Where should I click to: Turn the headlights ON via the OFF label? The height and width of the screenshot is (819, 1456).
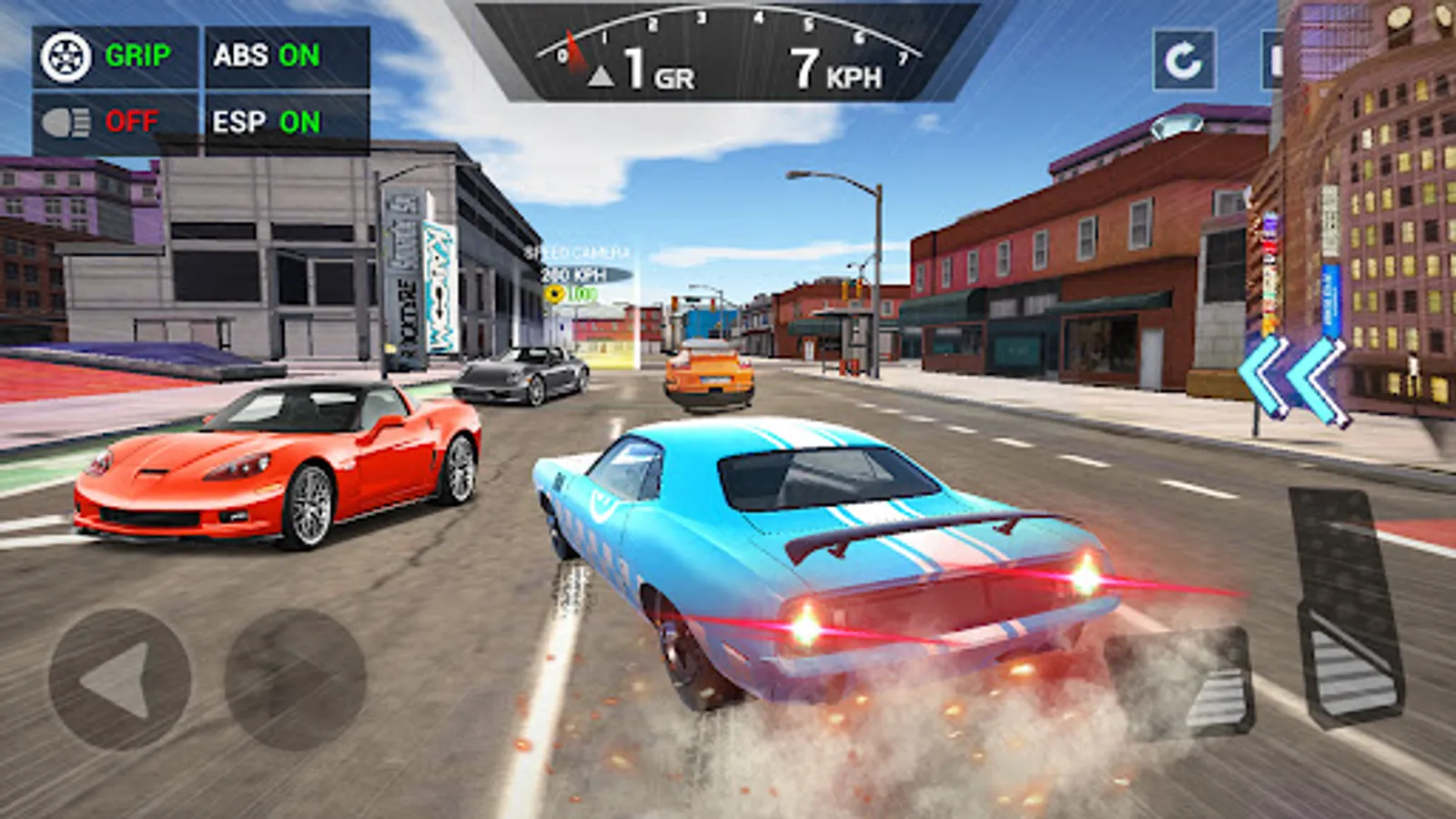click(x=133, y=119)
